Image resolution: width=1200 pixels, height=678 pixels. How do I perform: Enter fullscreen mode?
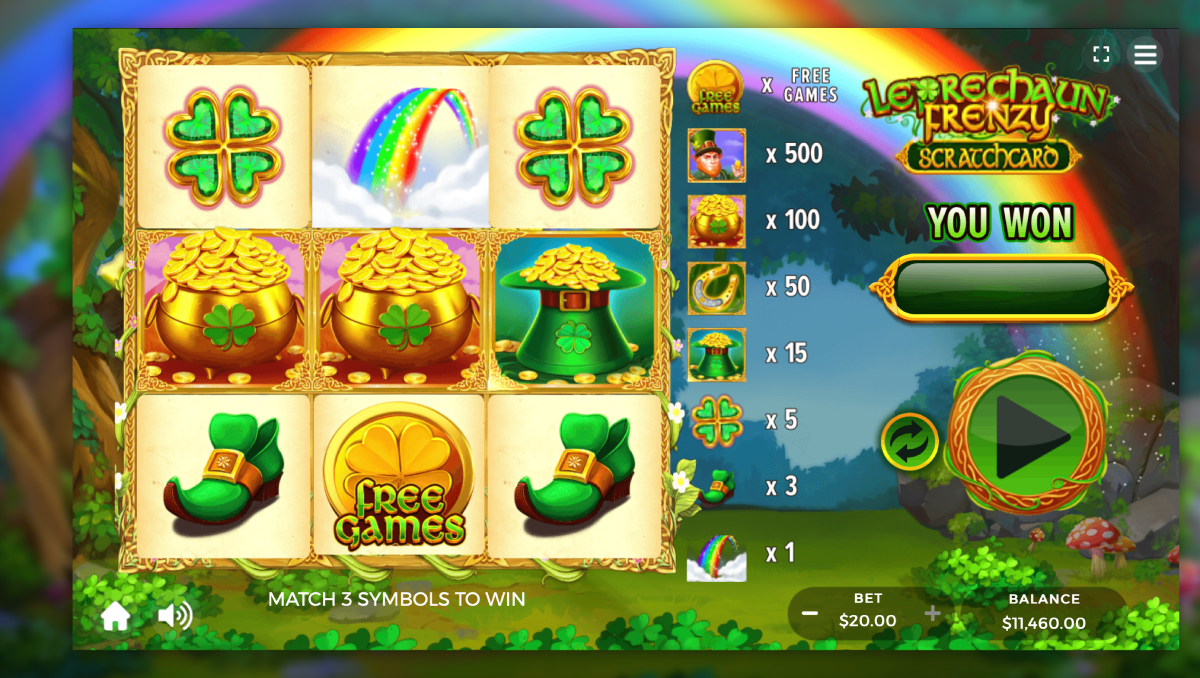[x=1101, y=54]
